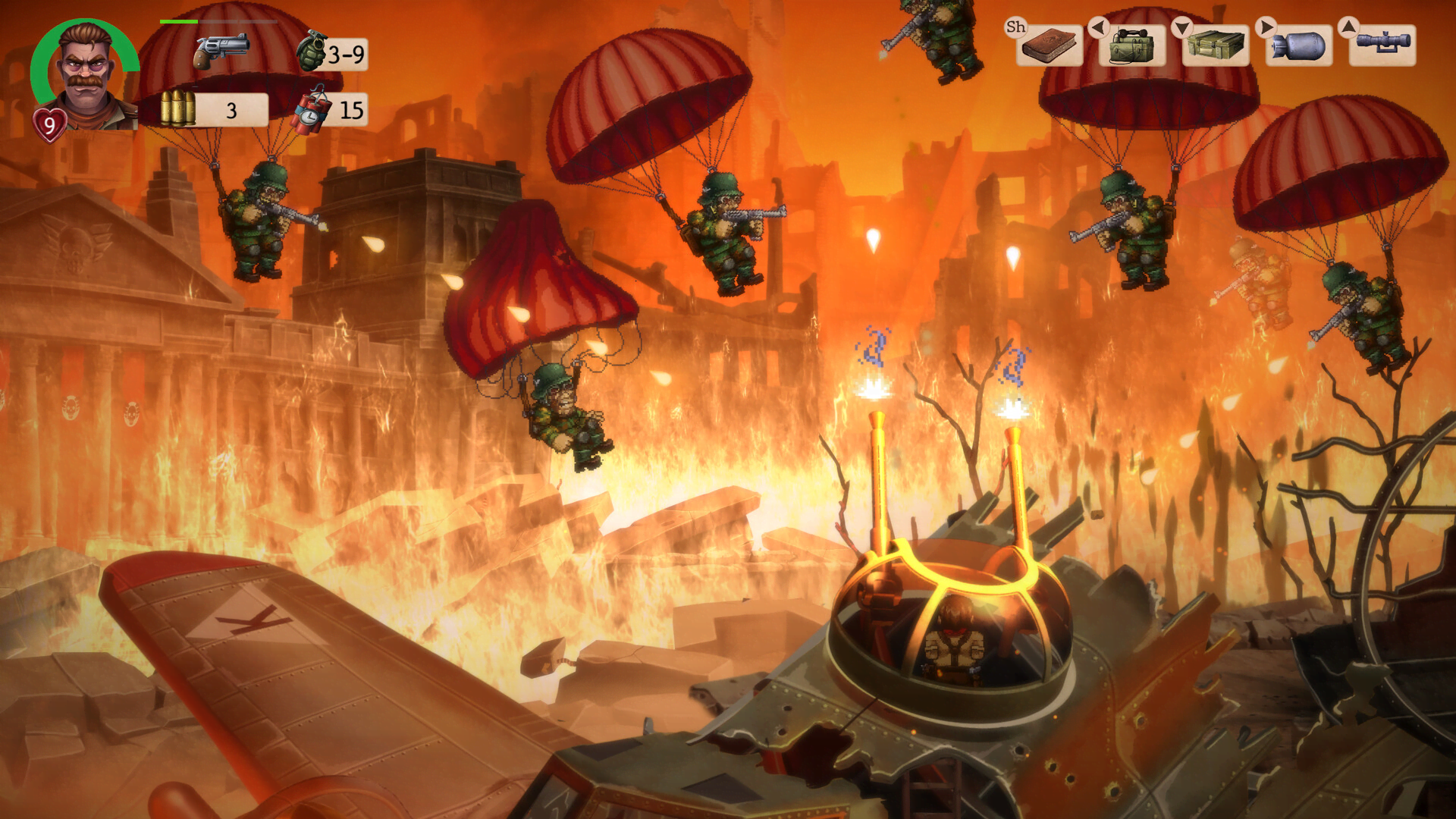Select the dynamite time bomb icon
1456x819 pixels.
[x=312, y=111]
